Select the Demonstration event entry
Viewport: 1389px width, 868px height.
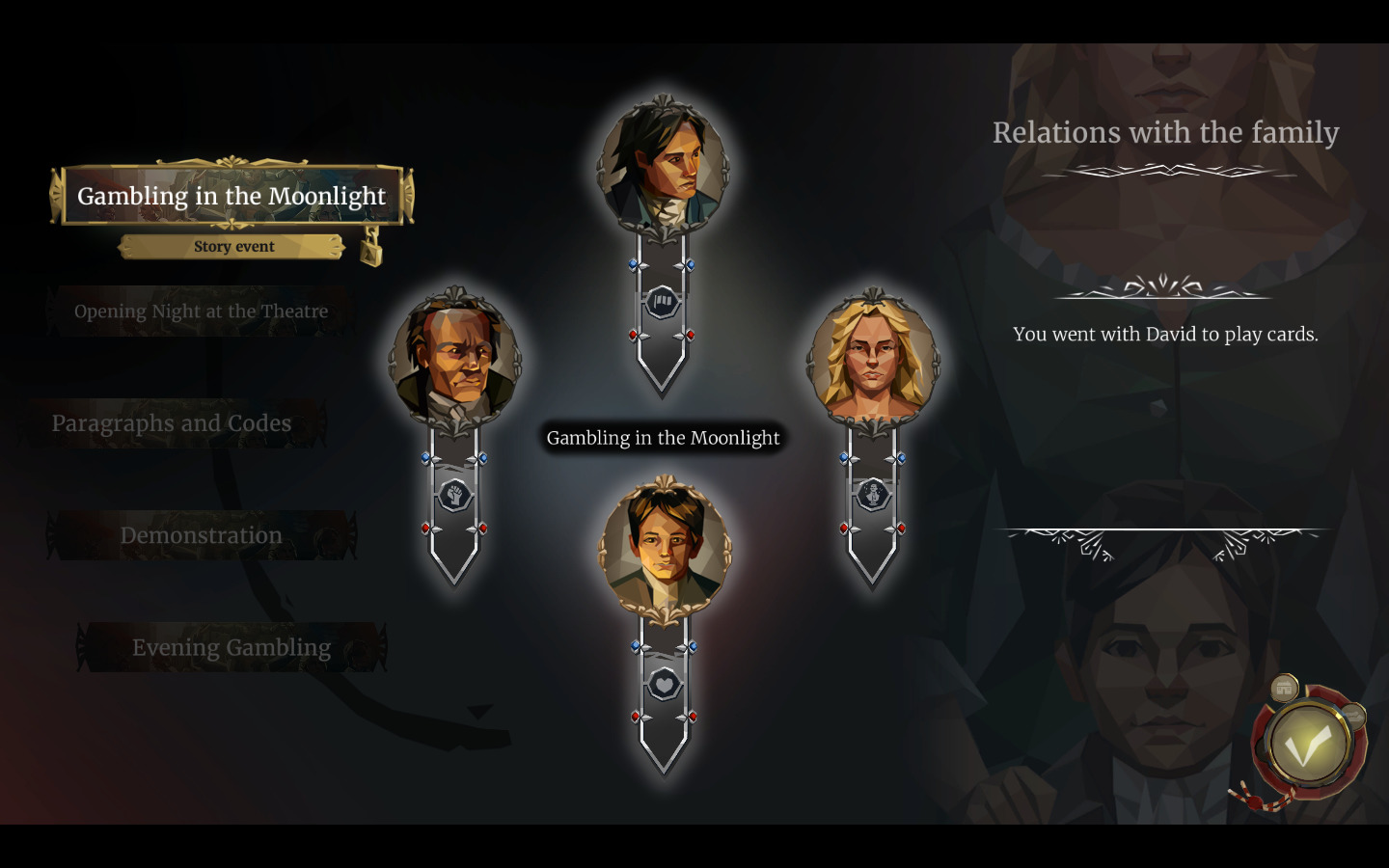(x=201, y=535)
